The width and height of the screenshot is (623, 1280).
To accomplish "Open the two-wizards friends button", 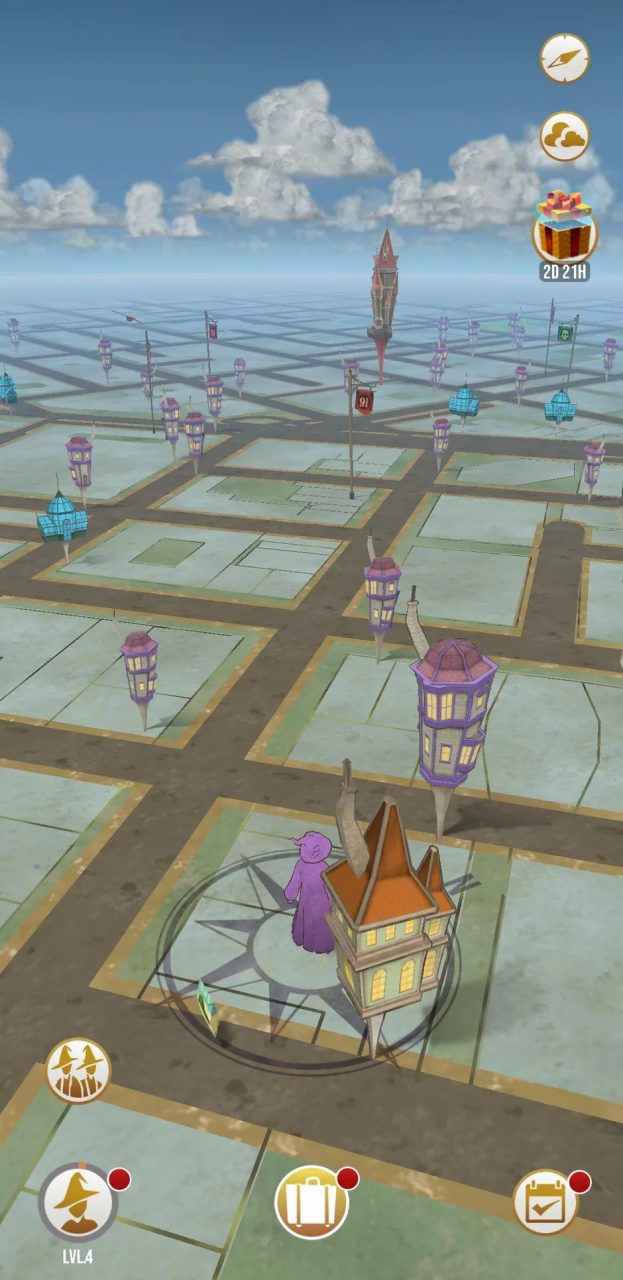I will [x=78, y=1070].
